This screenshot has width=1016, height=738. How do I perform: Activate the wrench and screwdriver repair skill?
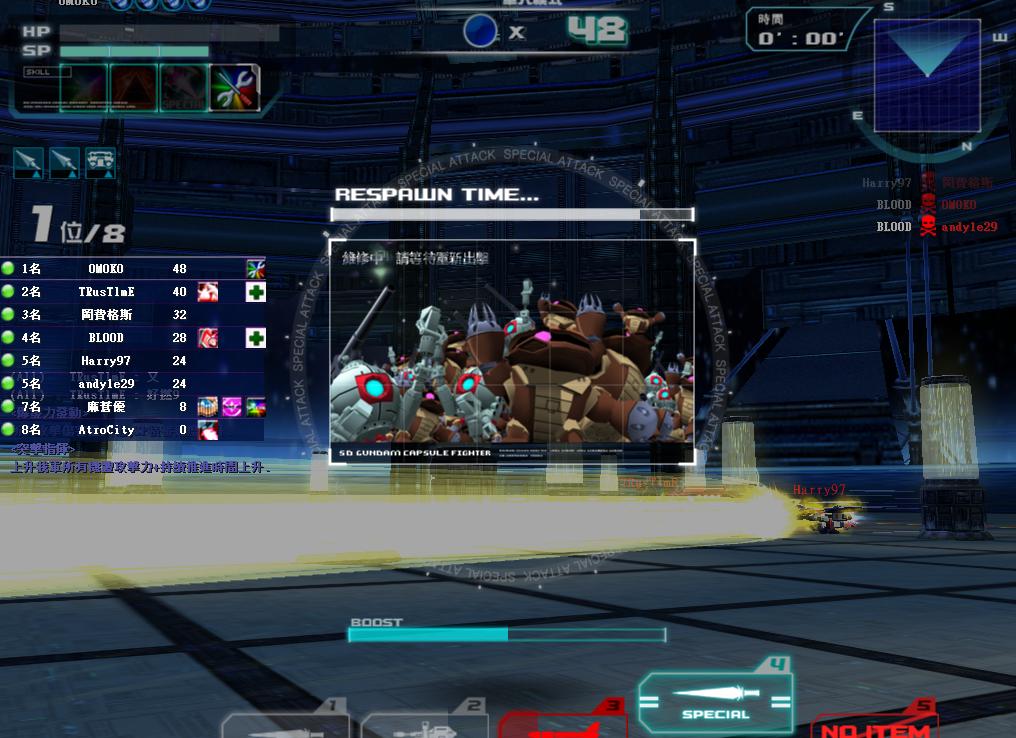pos(235,88)
